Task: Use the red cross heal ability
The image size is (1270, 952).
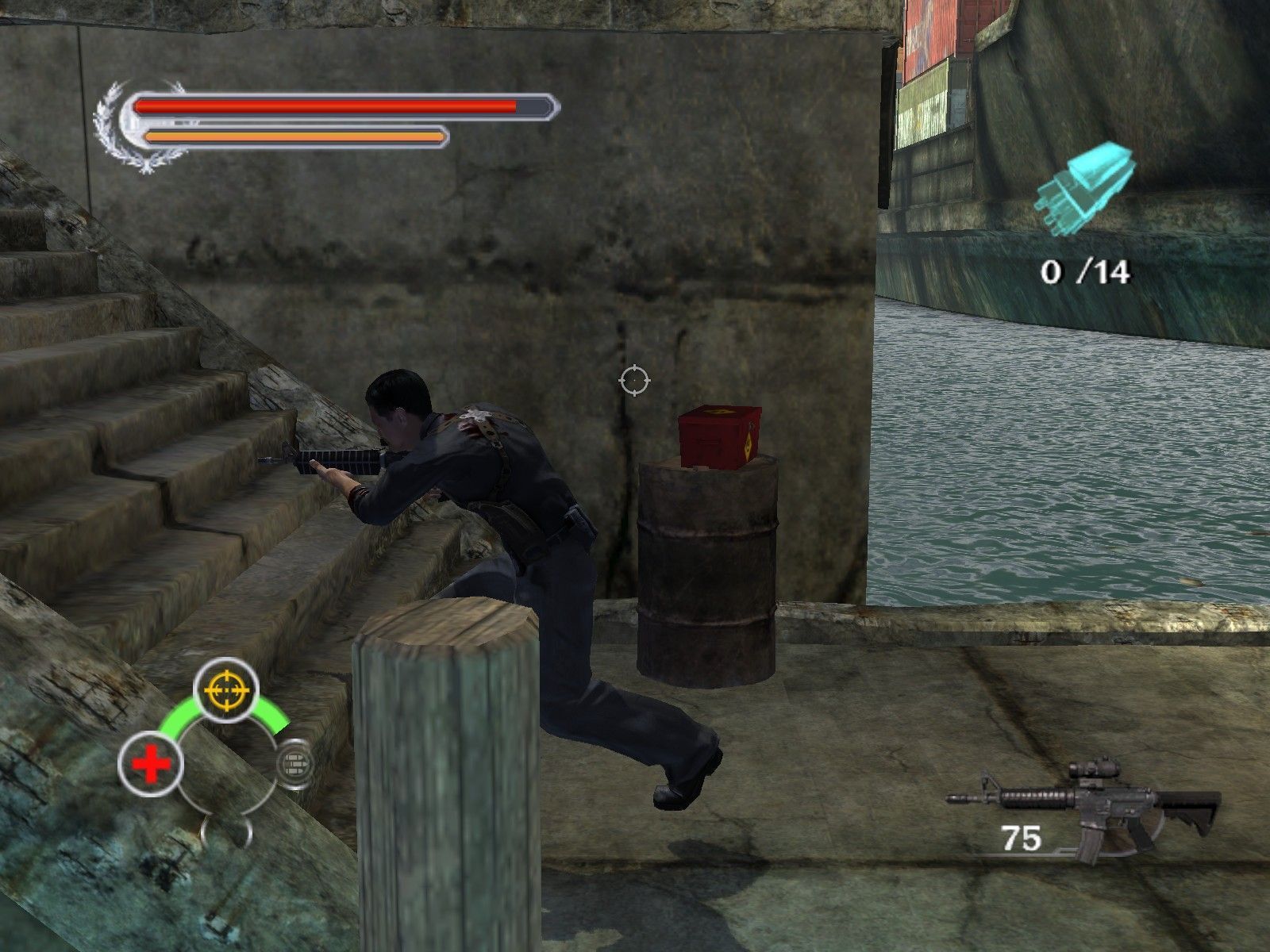Action: click(x=151, y=765)
